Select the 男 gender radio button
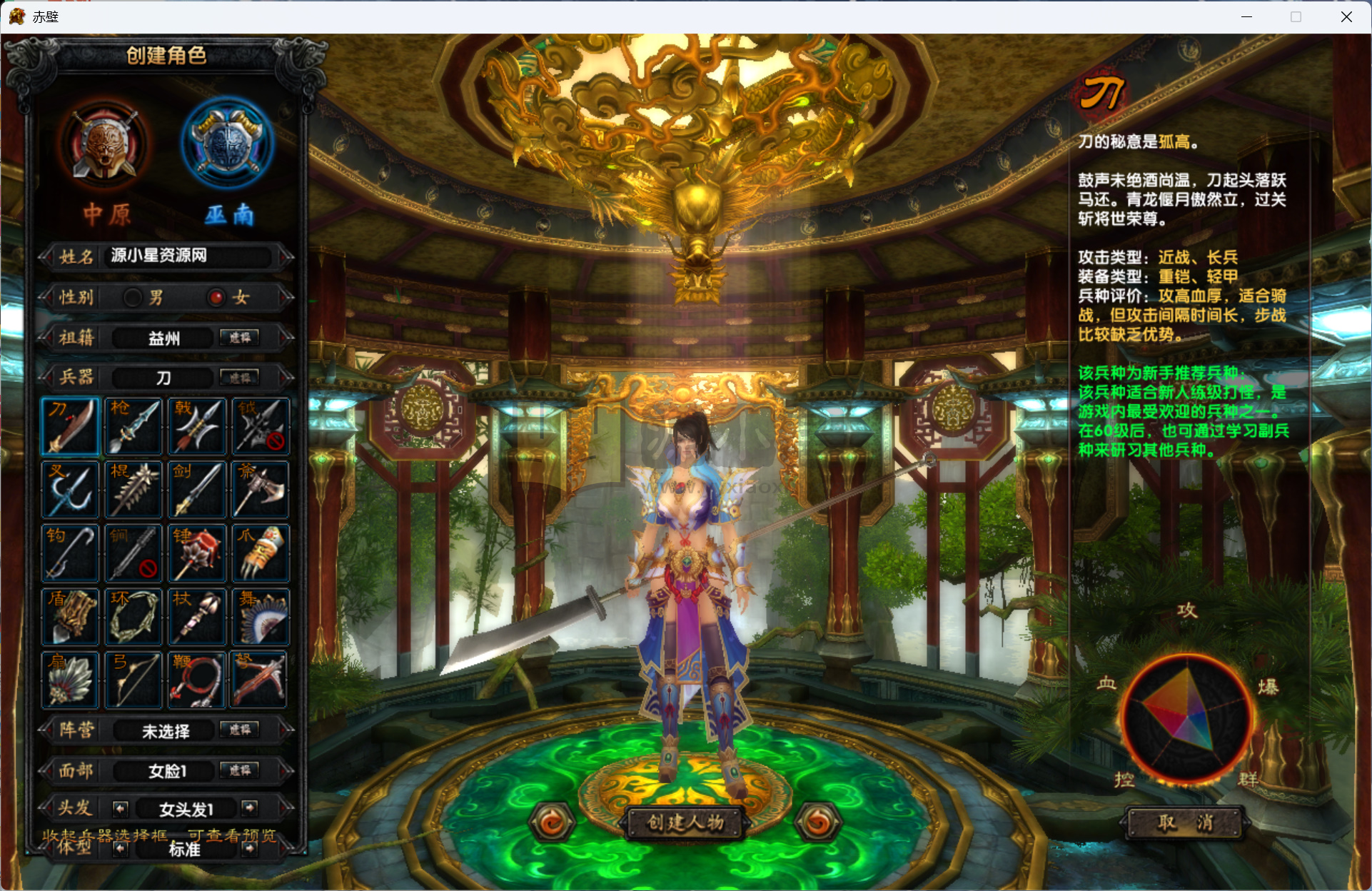1372x891 pixels. pyautogui.click(x=132, y=298)
